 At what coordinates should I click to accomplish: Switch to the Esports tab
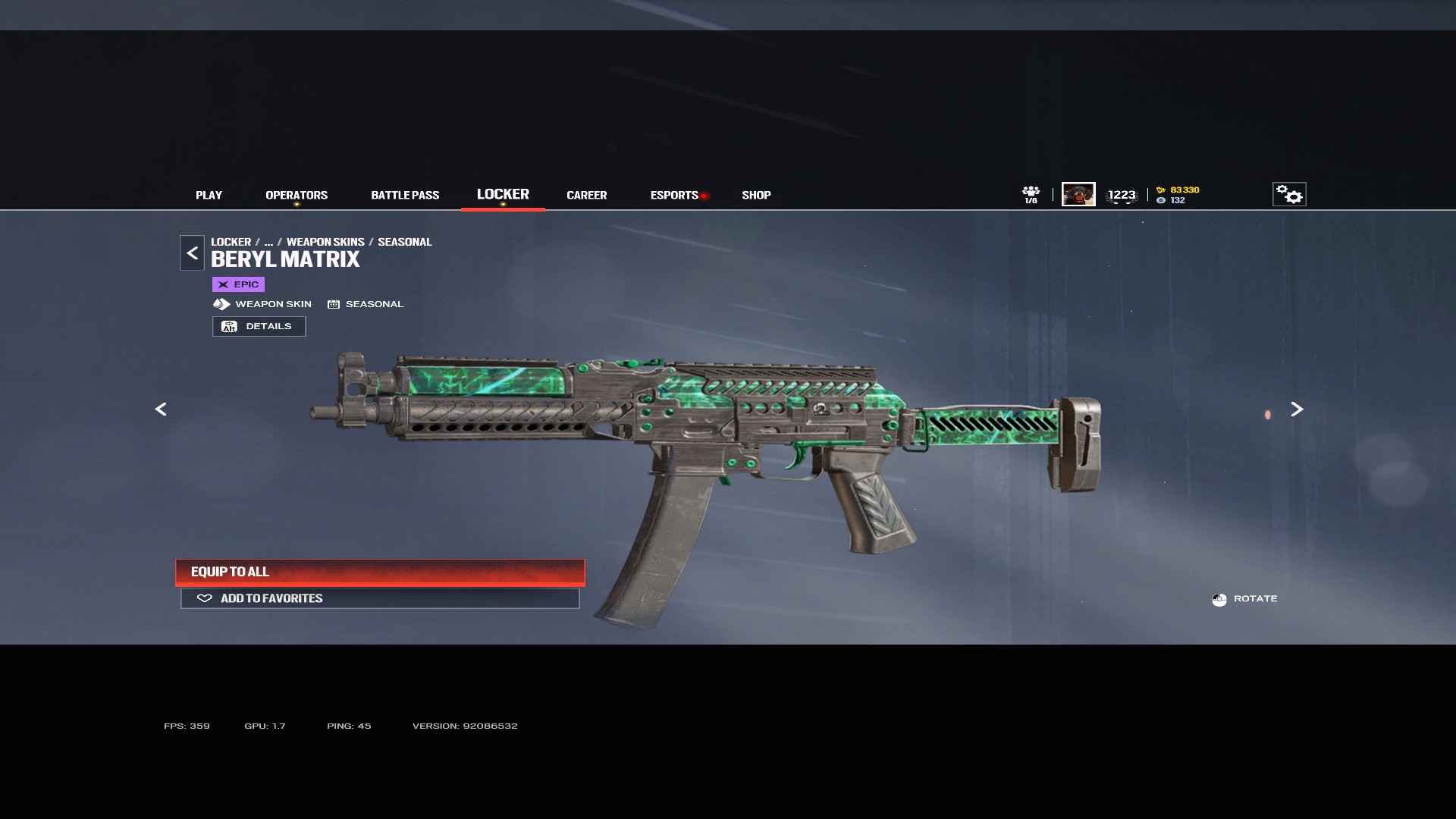point(674,196)
